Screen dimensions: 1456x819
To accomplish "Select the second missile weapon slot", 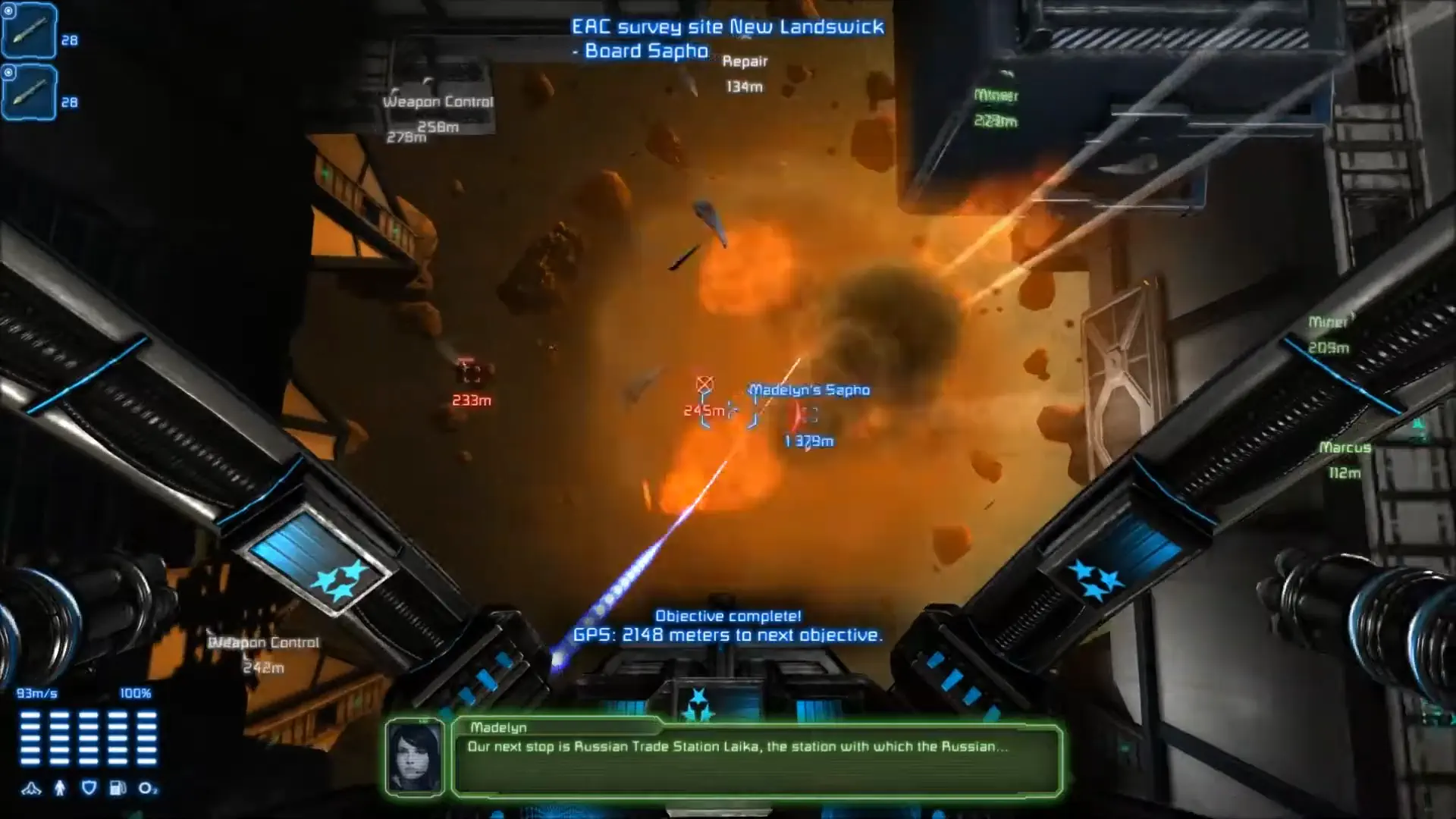I will (29, 93).
